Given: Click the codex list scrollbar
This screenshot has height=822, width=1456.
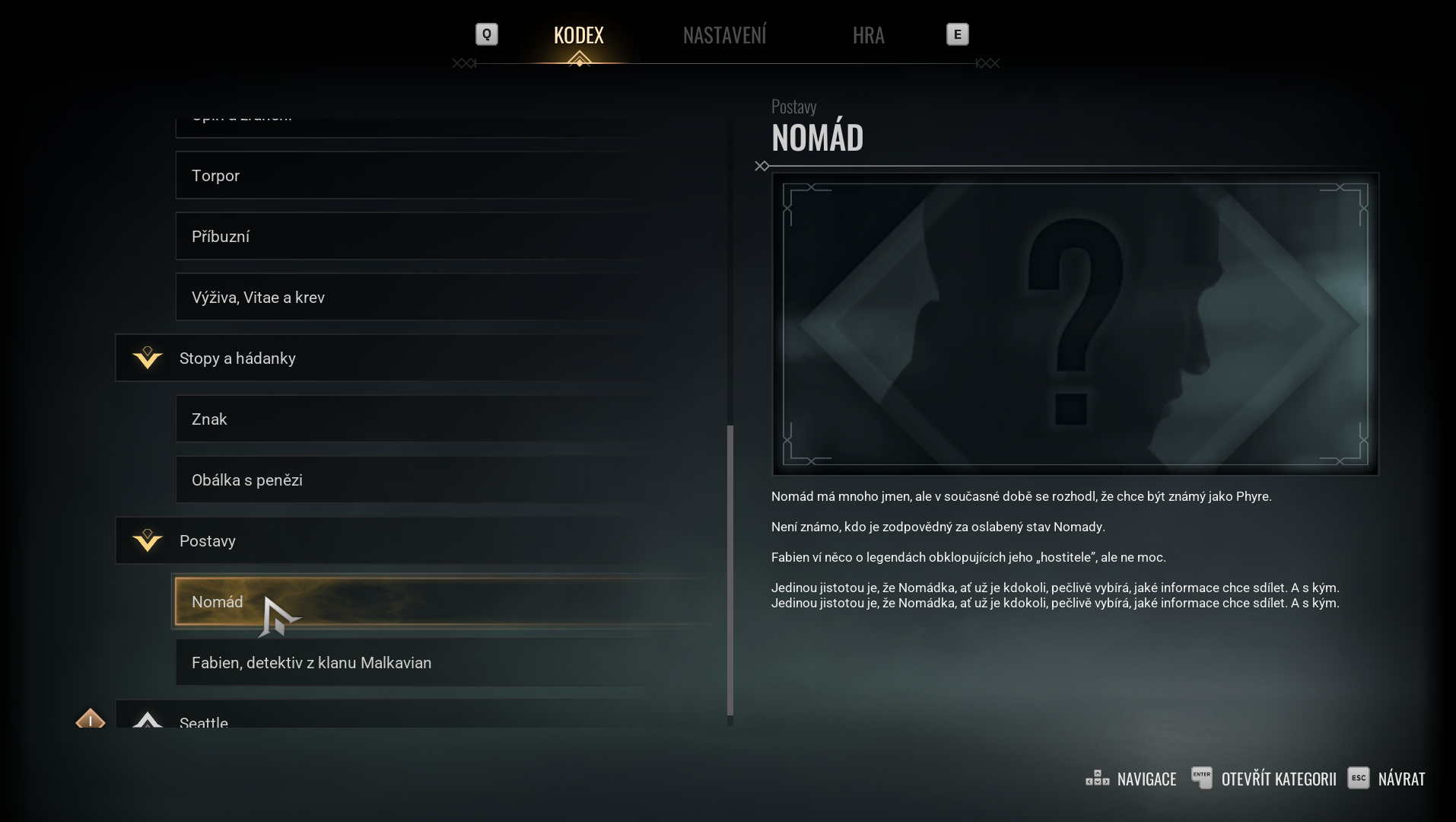Looking at the screenshot, I should point(730,569).
